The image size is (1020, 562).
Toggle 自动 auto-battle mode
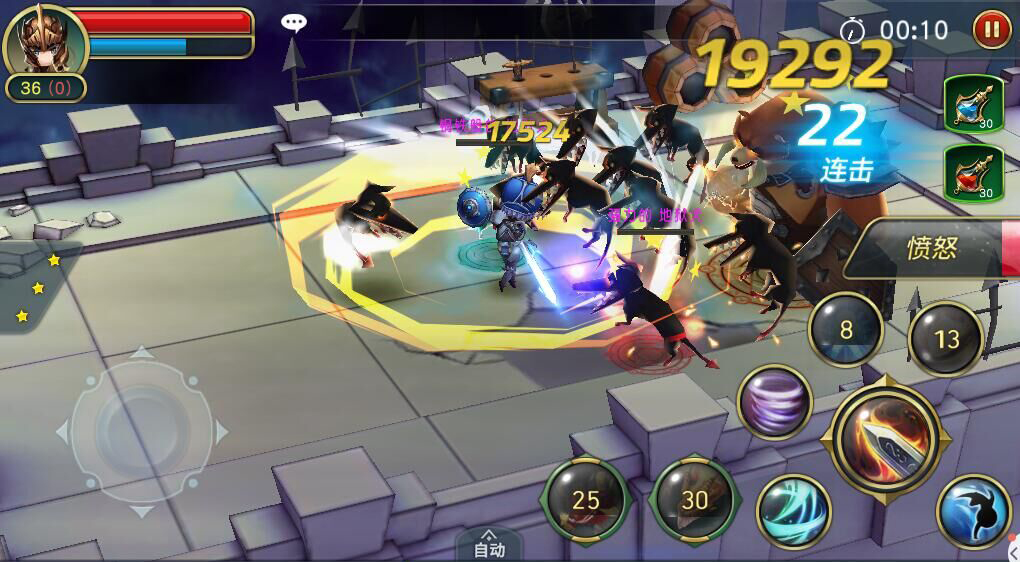pyautogui.click(x=489, y=545)
